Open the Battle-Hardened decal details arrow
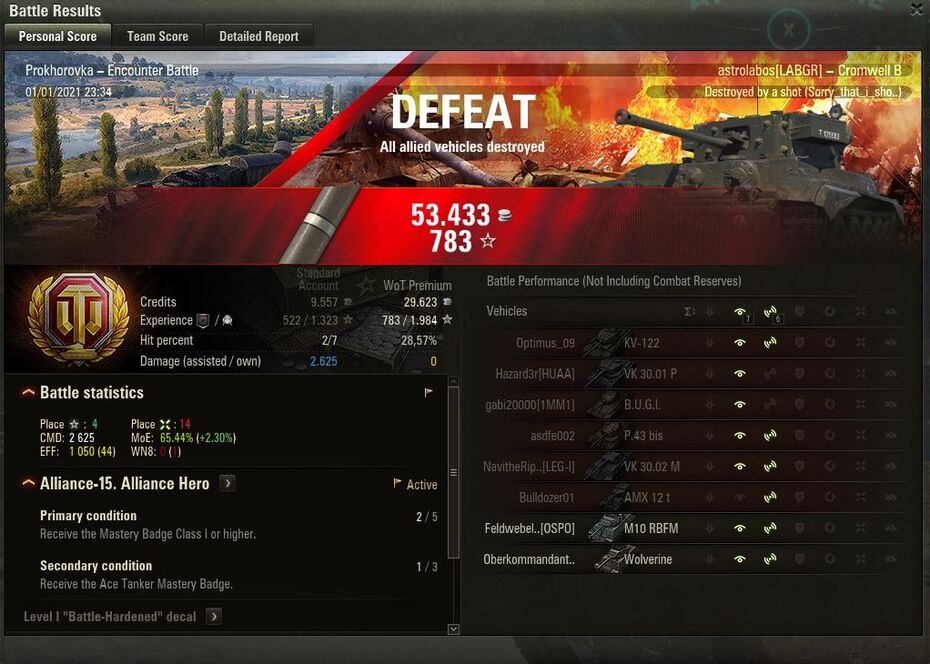This screenshot has width=930, height=664. pyautogui.click(x=213, y=617)
